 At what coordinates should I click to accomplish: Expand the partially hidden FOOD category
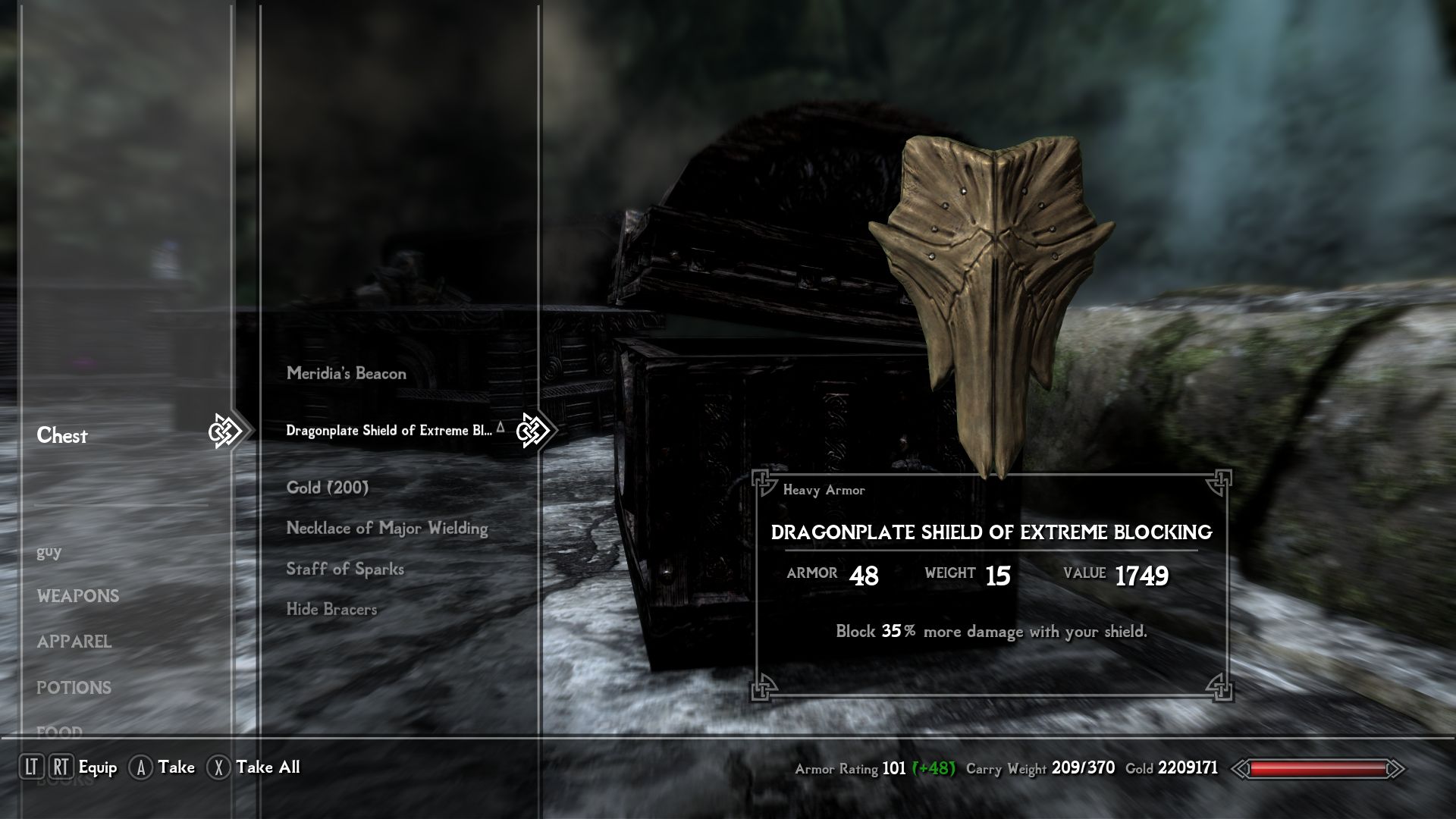coord(59,730)
